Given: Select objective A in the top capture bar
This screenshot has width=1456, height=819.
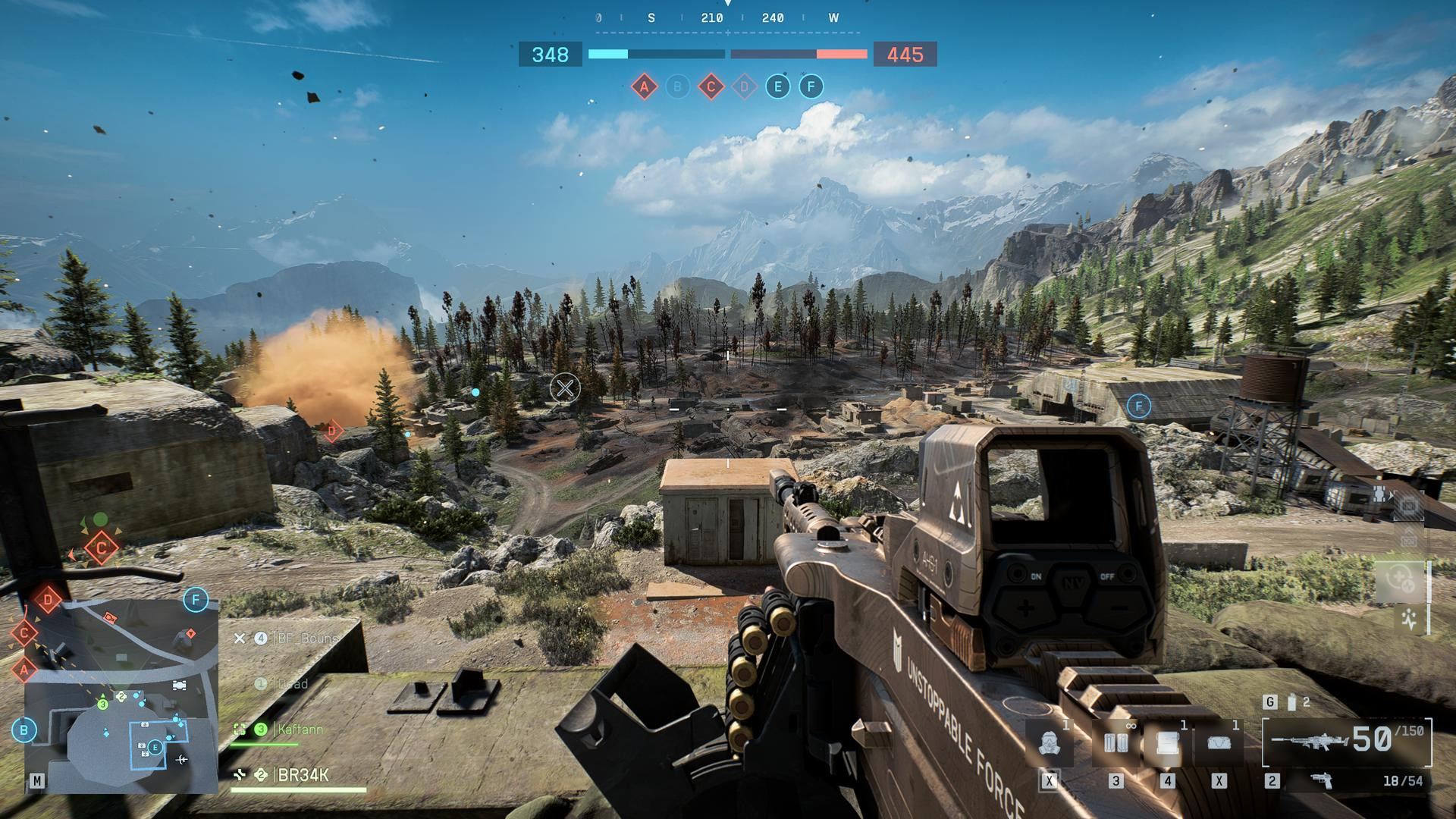Looking at the screenshot, I should click(644, 86).
